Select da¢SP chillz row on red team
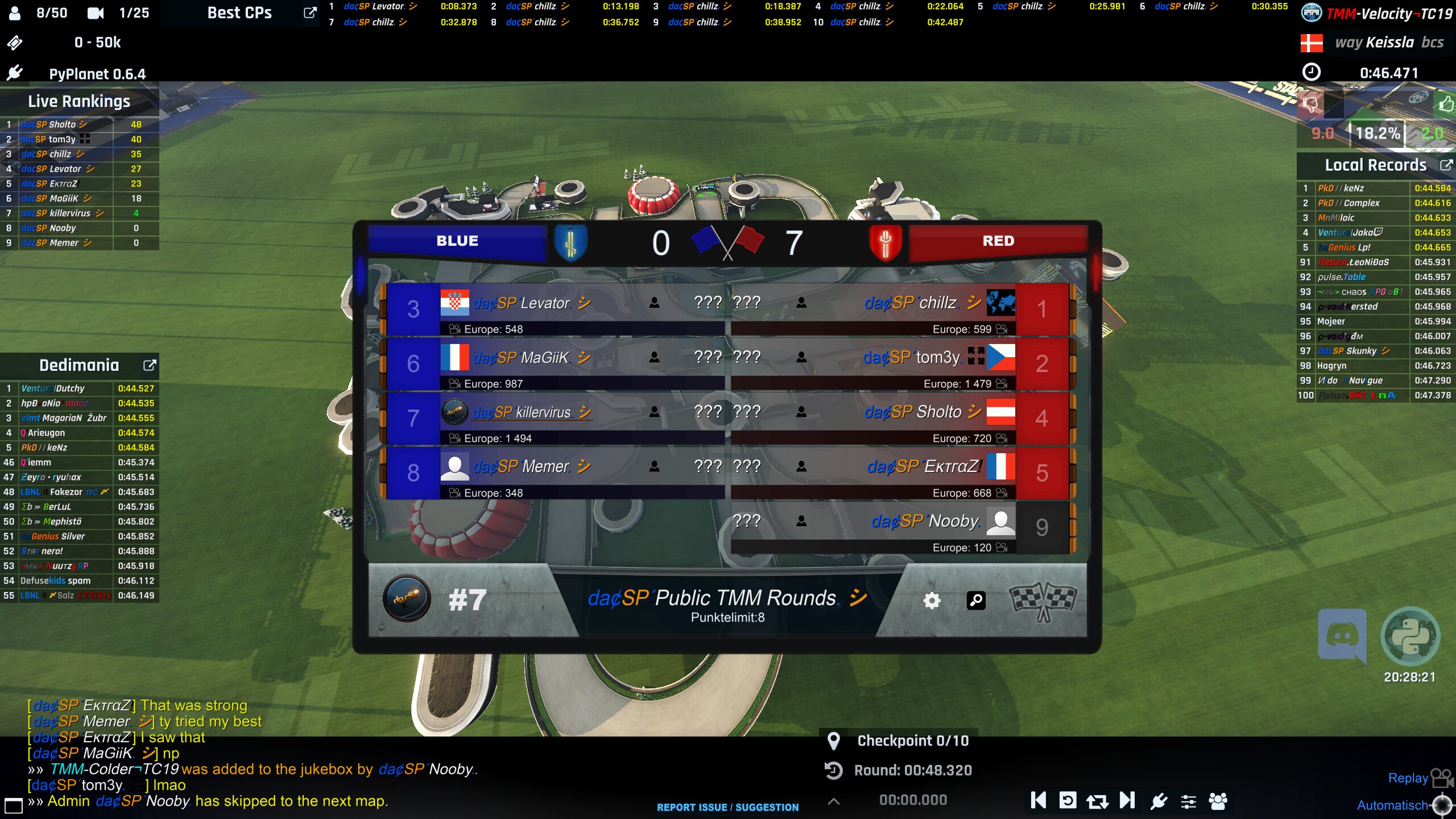The width and height of the screenshot is (1456, 819). [899, 309]
